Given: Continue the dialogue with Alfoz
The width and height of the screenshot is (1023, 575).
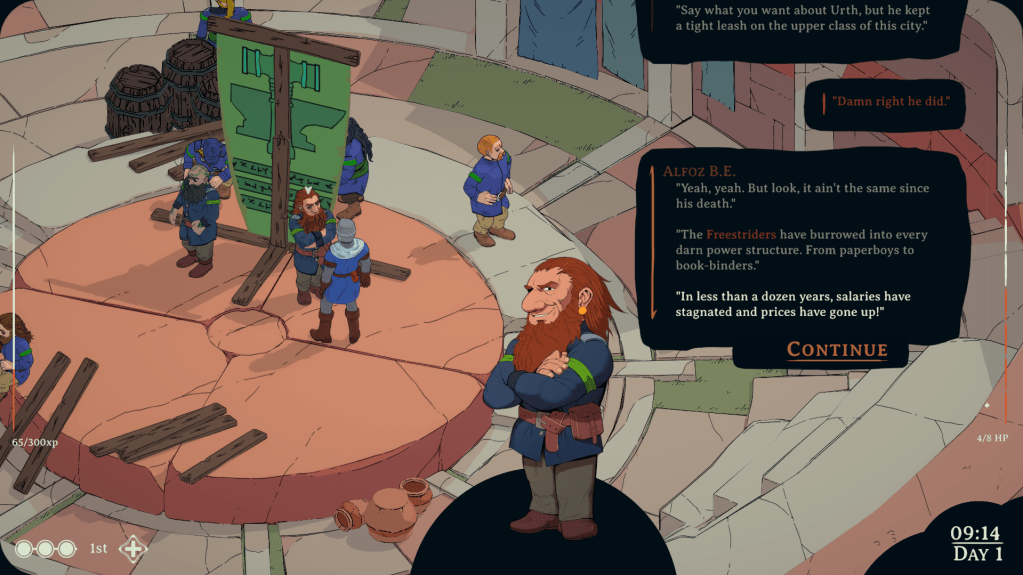Looking at the screenshot, I should pos(837,349).
